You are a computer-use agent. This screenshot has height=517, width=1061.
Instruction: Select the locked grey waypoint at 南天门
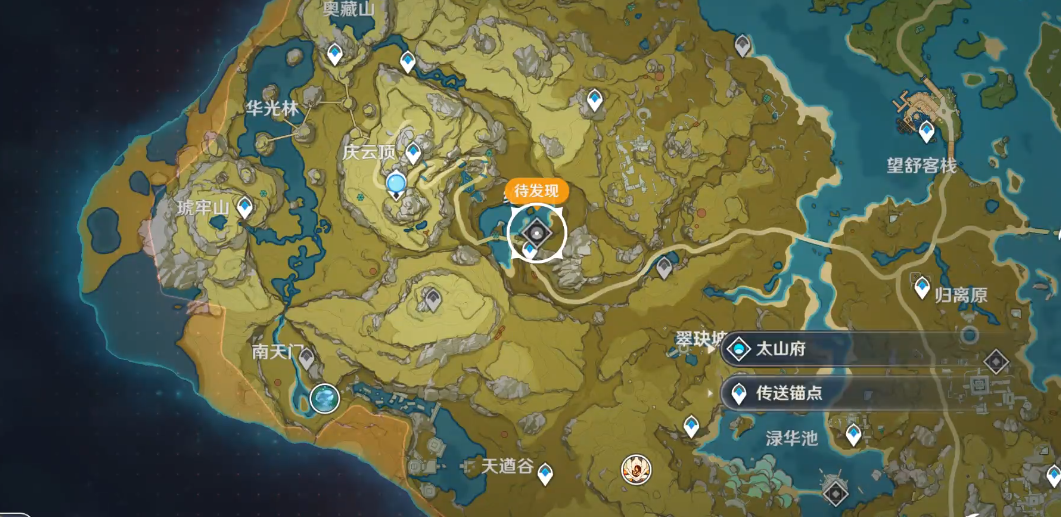pyautogui.click(x=306, y=358)
